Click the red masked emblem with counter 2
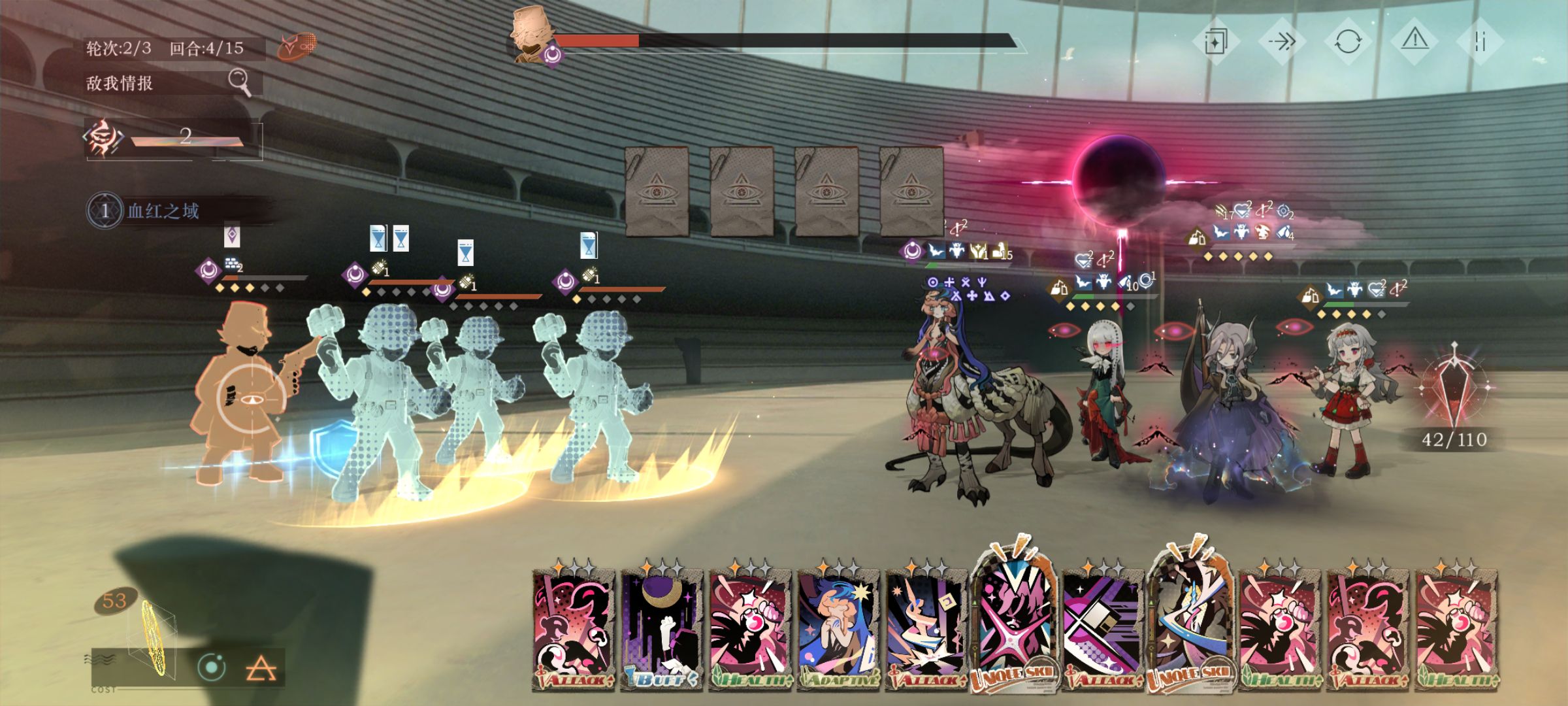The image size is (1568, 706). 103,138
